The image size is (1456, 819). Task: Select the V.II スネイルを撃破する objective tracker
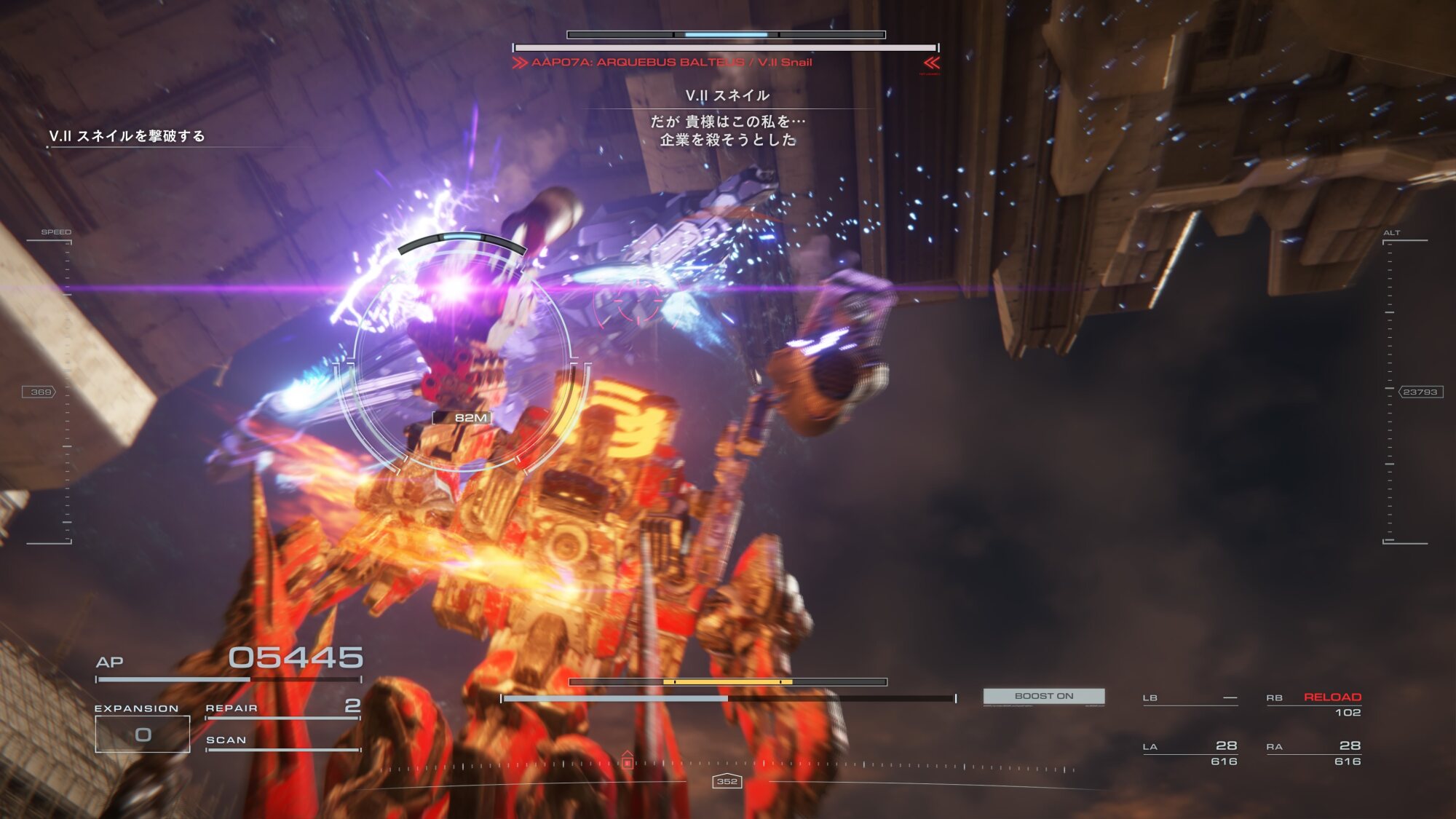(x=127, y=136)
